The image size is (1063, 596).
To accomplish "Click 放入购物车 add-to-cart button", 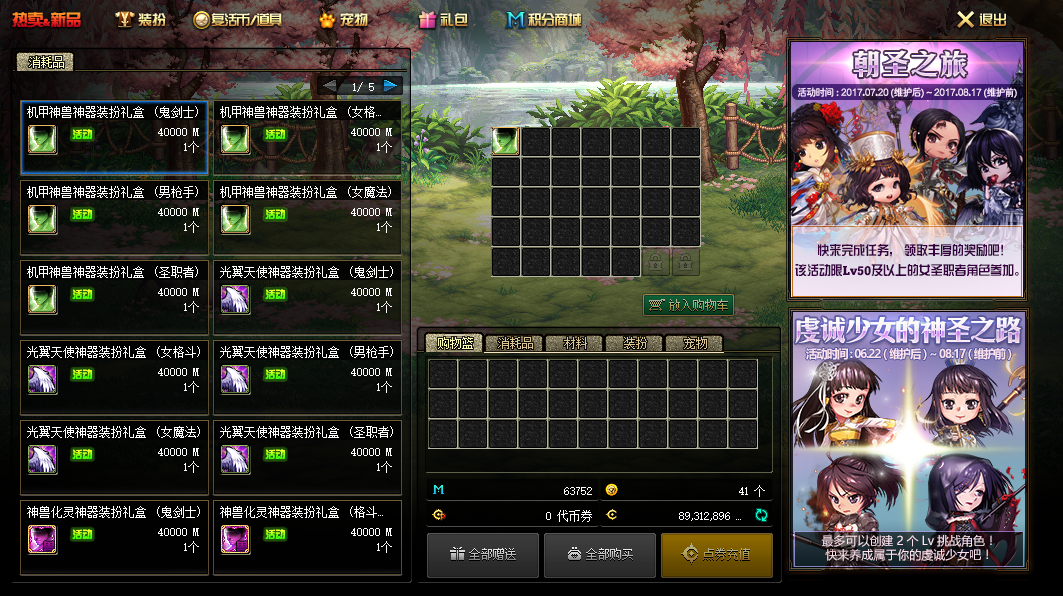I will coord(688,305).
